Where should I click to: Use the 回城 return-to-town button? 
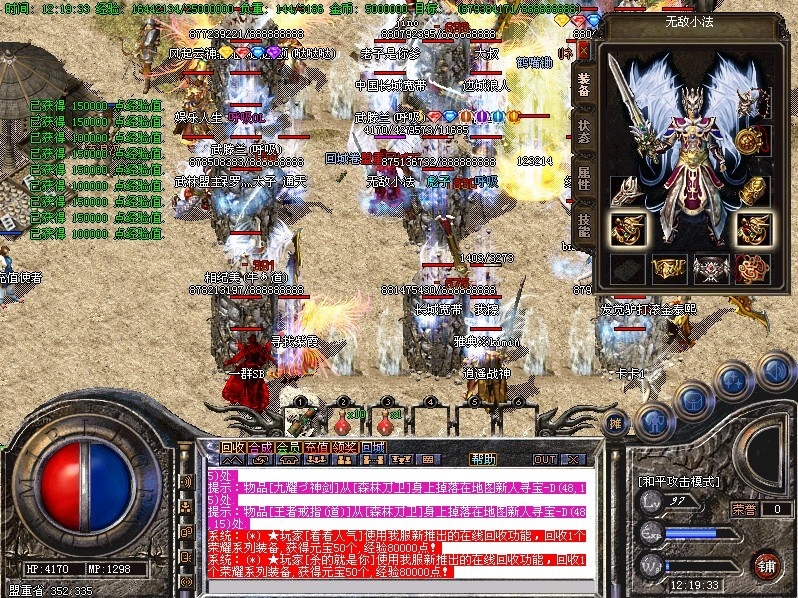(373, 447)
